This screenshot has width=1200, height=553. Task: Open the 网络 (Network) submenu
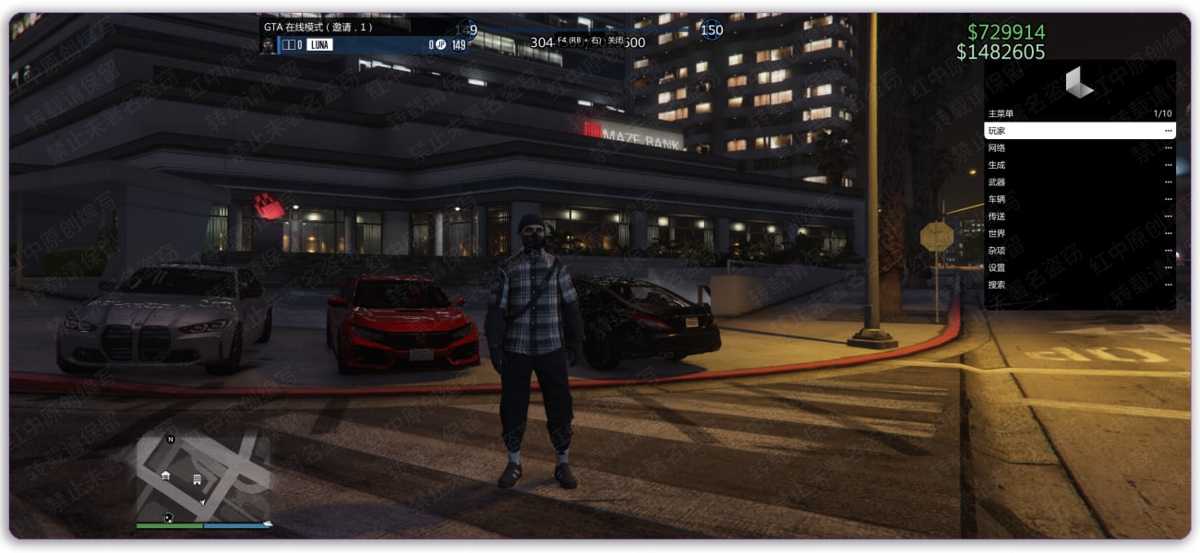pos(1078,148)
